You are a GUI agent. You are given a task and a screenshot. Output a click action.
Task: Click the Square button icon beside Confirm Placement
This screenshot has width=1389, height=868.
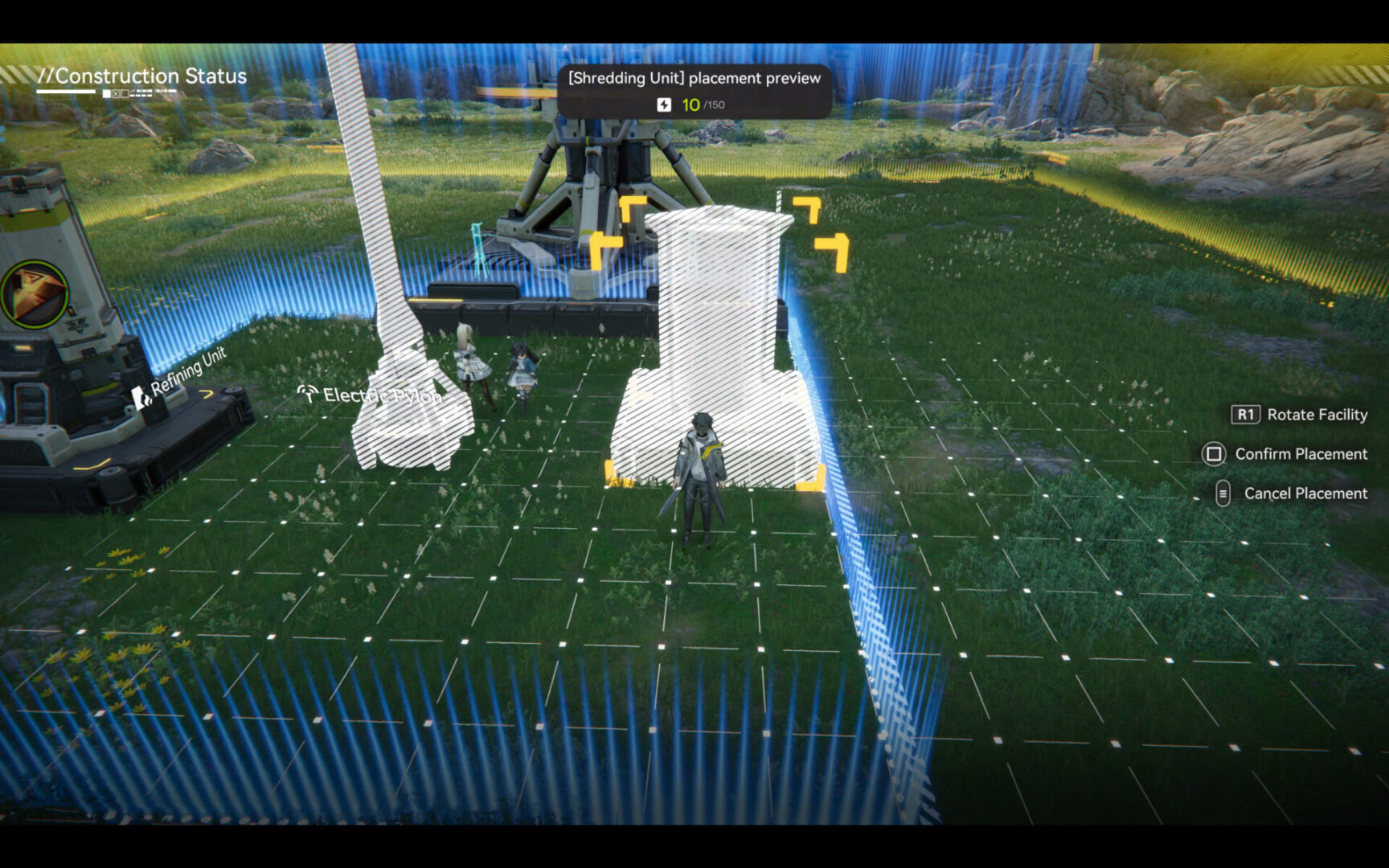(1215, 454)
